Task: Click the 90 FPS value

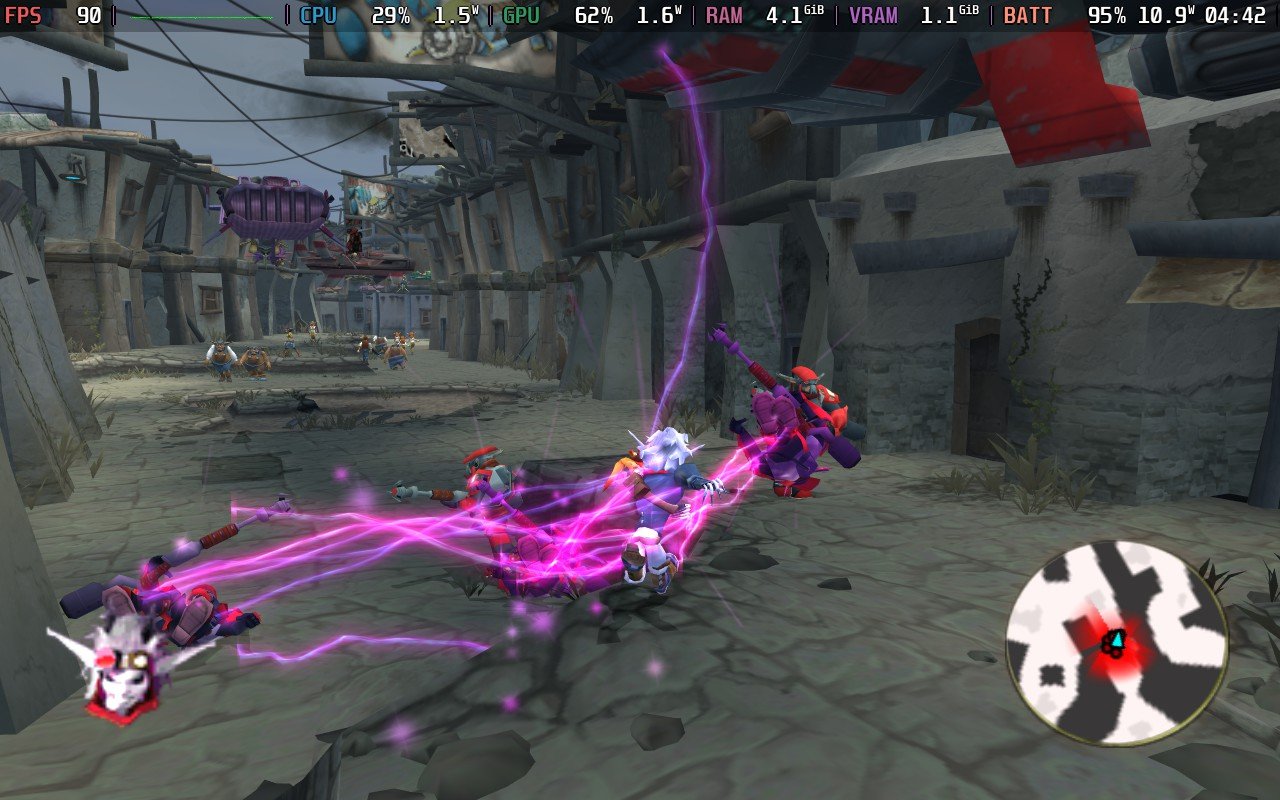Action: pos(90,15)
